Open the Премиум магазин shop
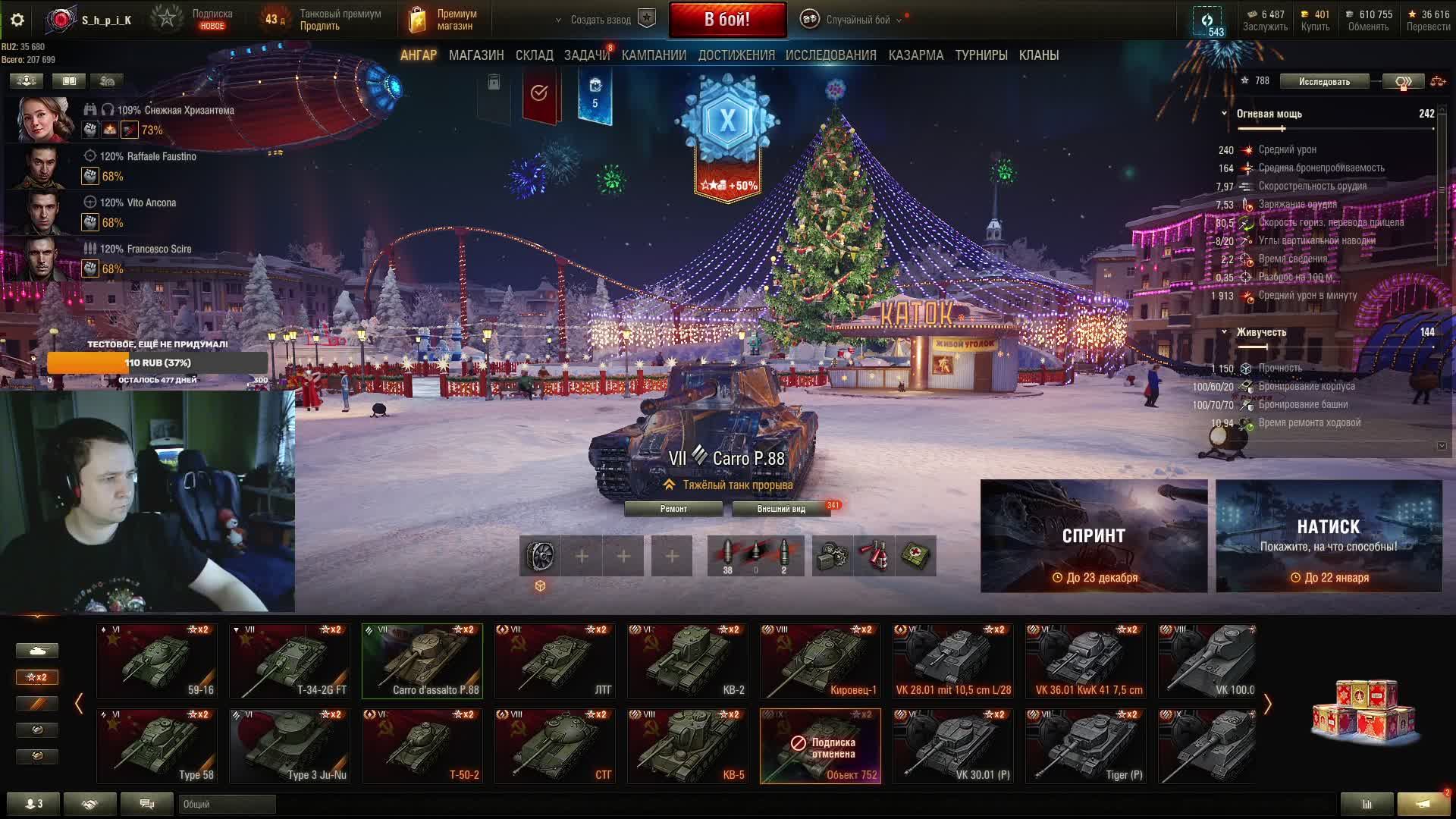 (444, 20)
